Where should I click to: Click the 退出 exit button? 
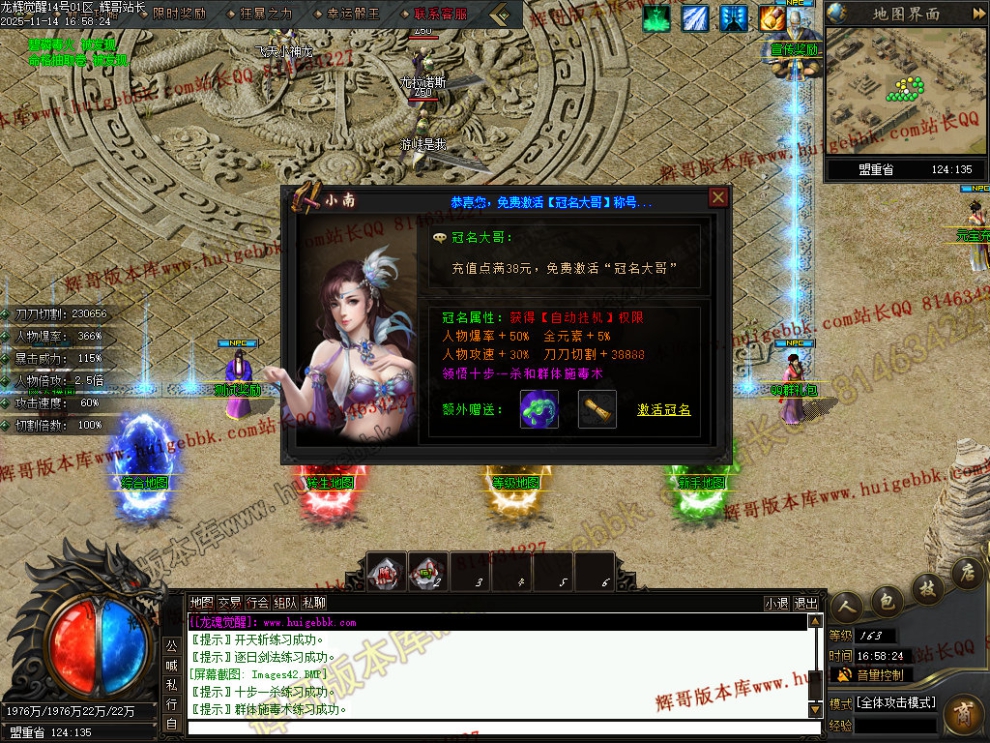806,603
